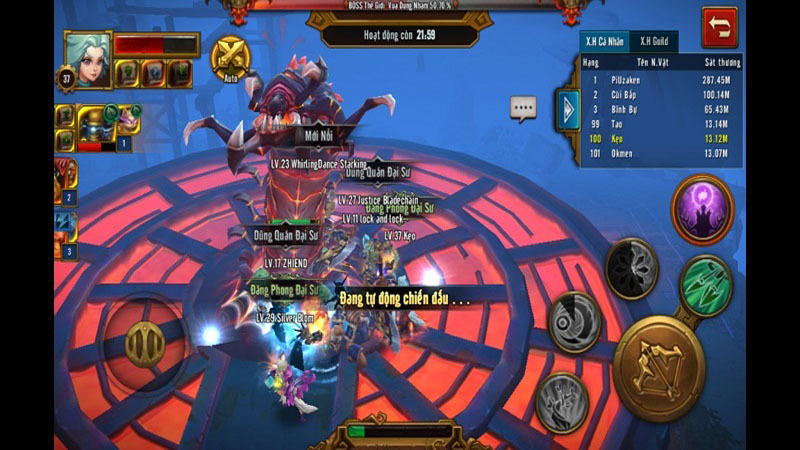Screen dimensions: 800x450
Task: Toggle the Auto battle crossed-swords button
Action: click(x=232, y=56)
